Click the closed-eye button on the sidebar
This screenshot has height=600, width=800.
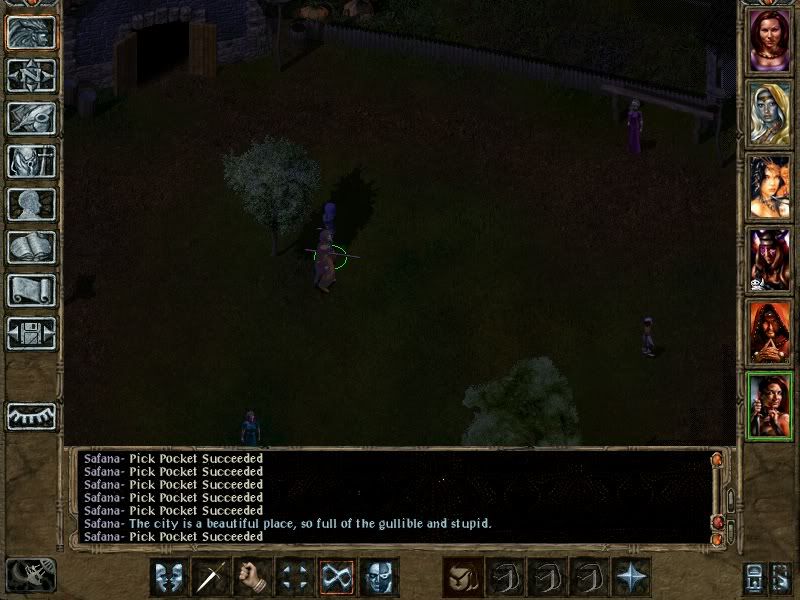(x=31, y=415)
